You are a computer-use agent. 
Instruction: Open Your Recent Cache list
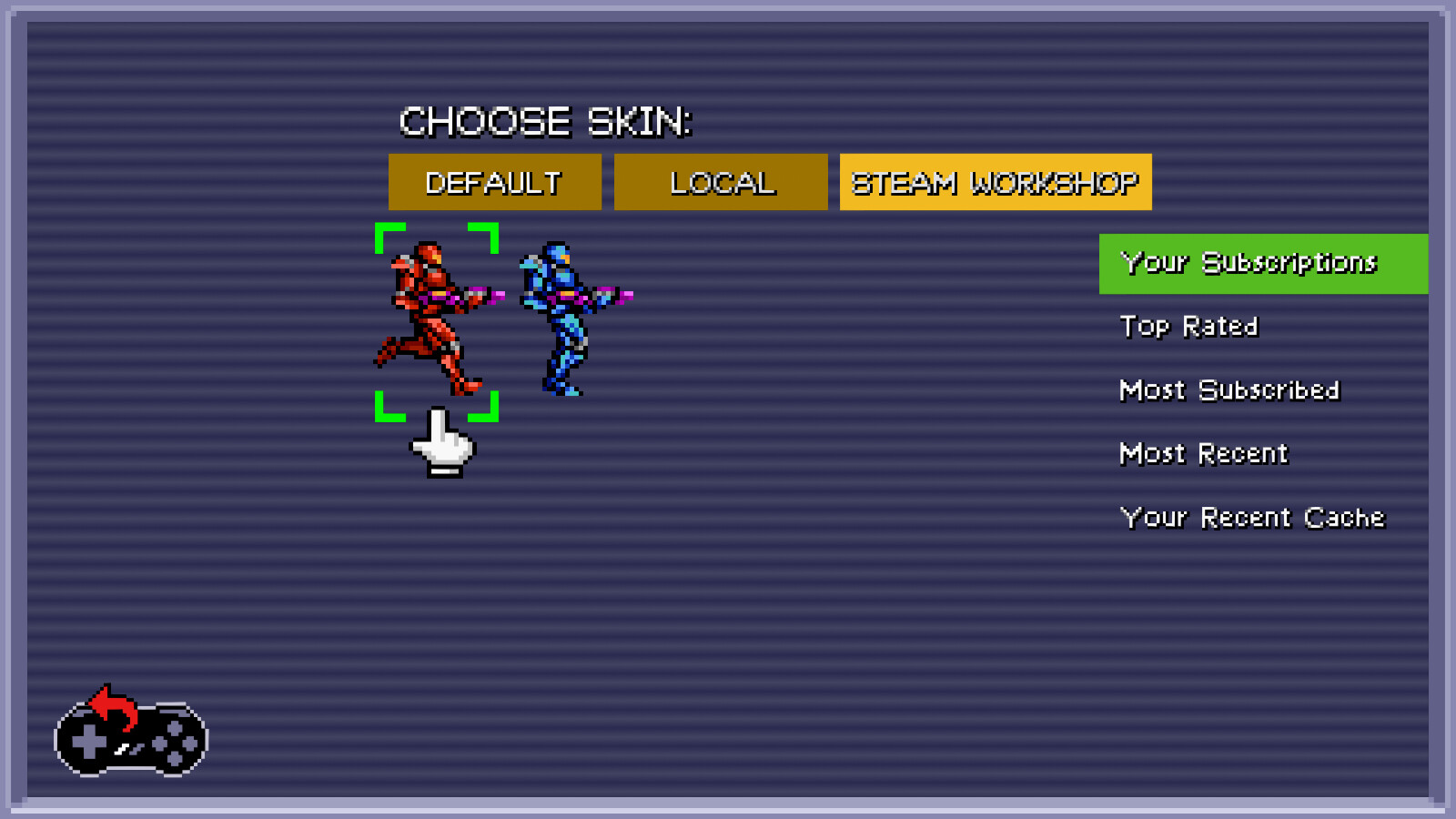(1252, 516)
